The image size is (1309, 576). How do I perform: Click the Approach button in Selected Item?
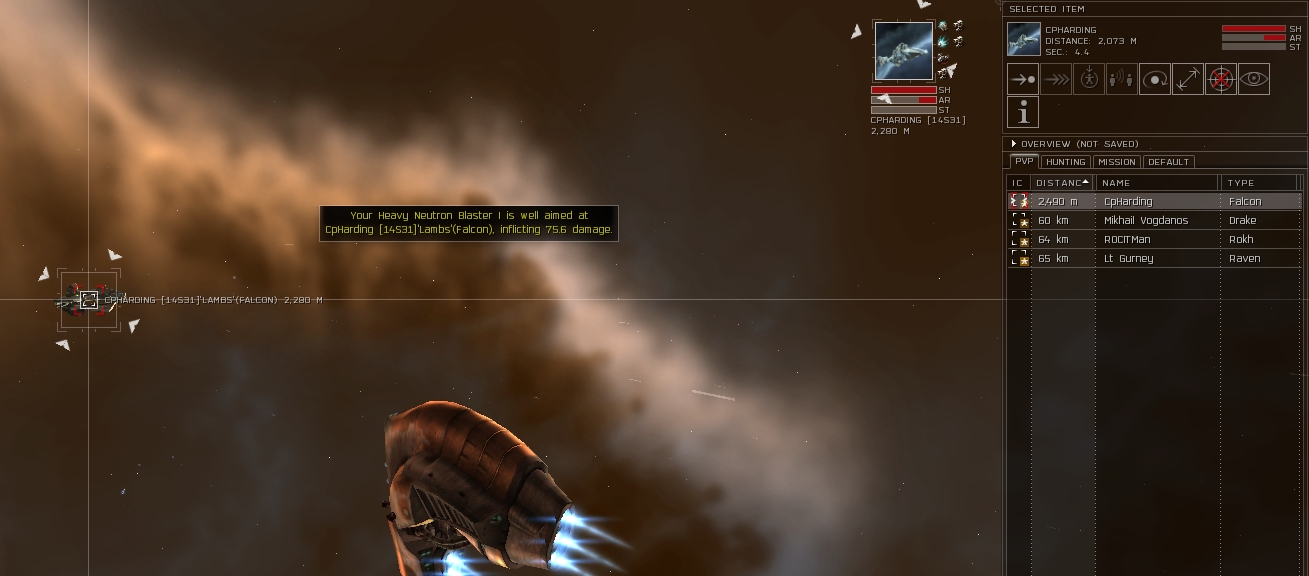tap(1022, 79)
